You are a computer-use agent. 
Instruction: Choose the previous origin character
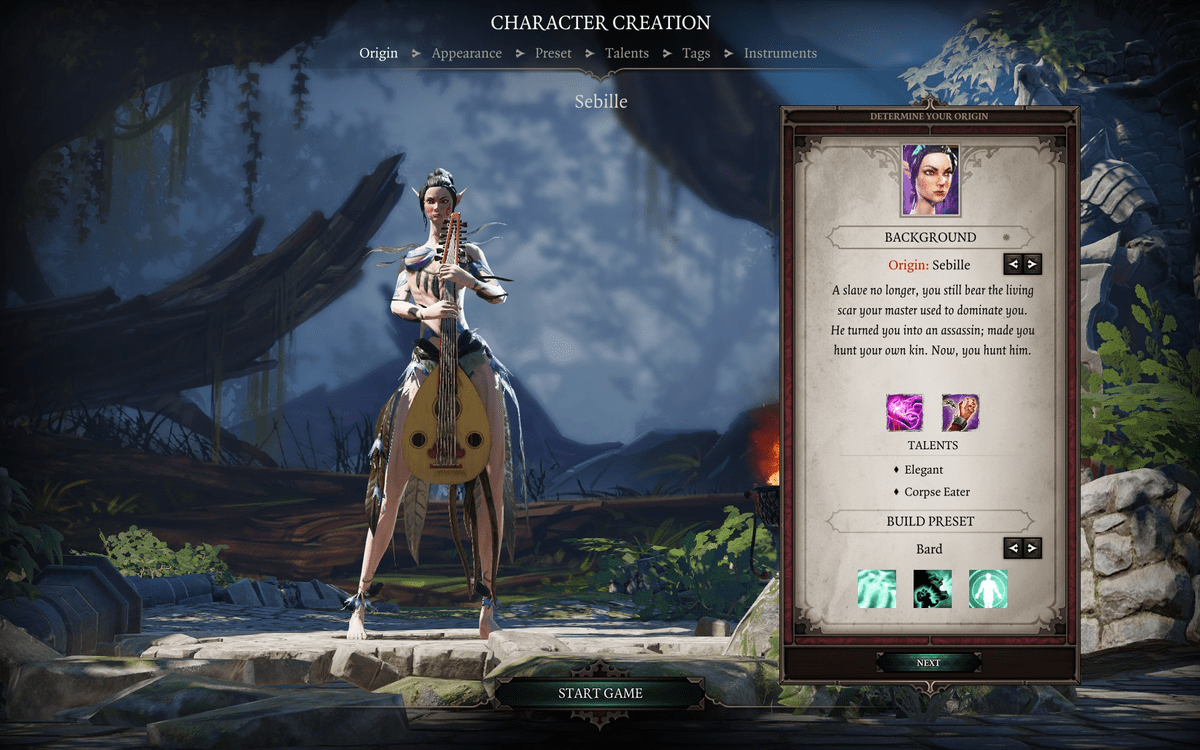1013,264
